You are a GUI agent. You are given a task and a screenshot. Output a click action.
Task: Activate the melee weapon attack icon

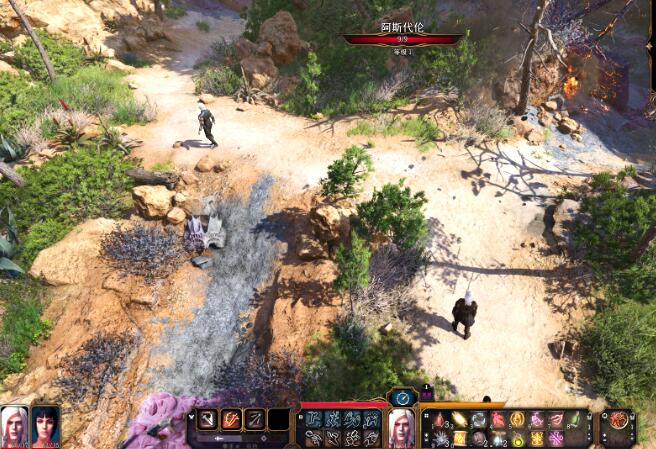tap(208, 419)
